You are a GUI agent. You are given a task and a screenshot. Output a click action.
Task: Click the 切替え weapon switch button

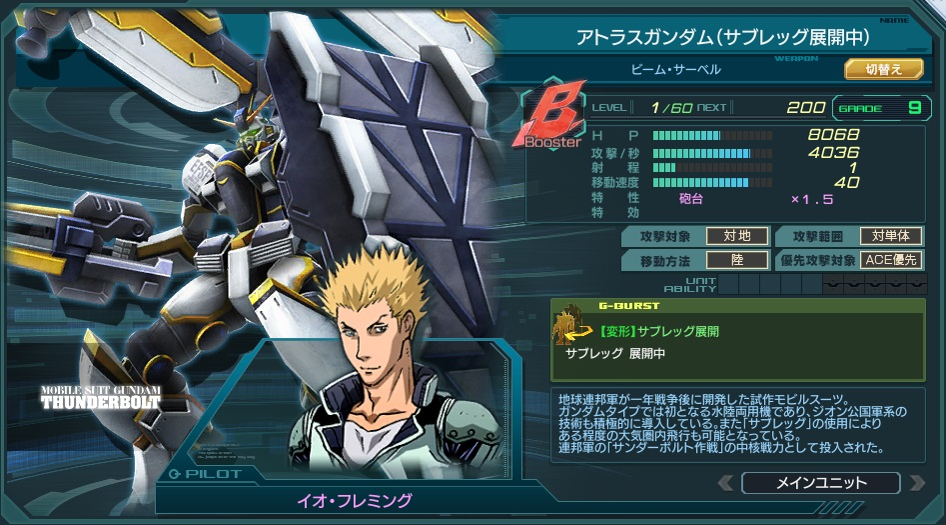pos(883,69)
